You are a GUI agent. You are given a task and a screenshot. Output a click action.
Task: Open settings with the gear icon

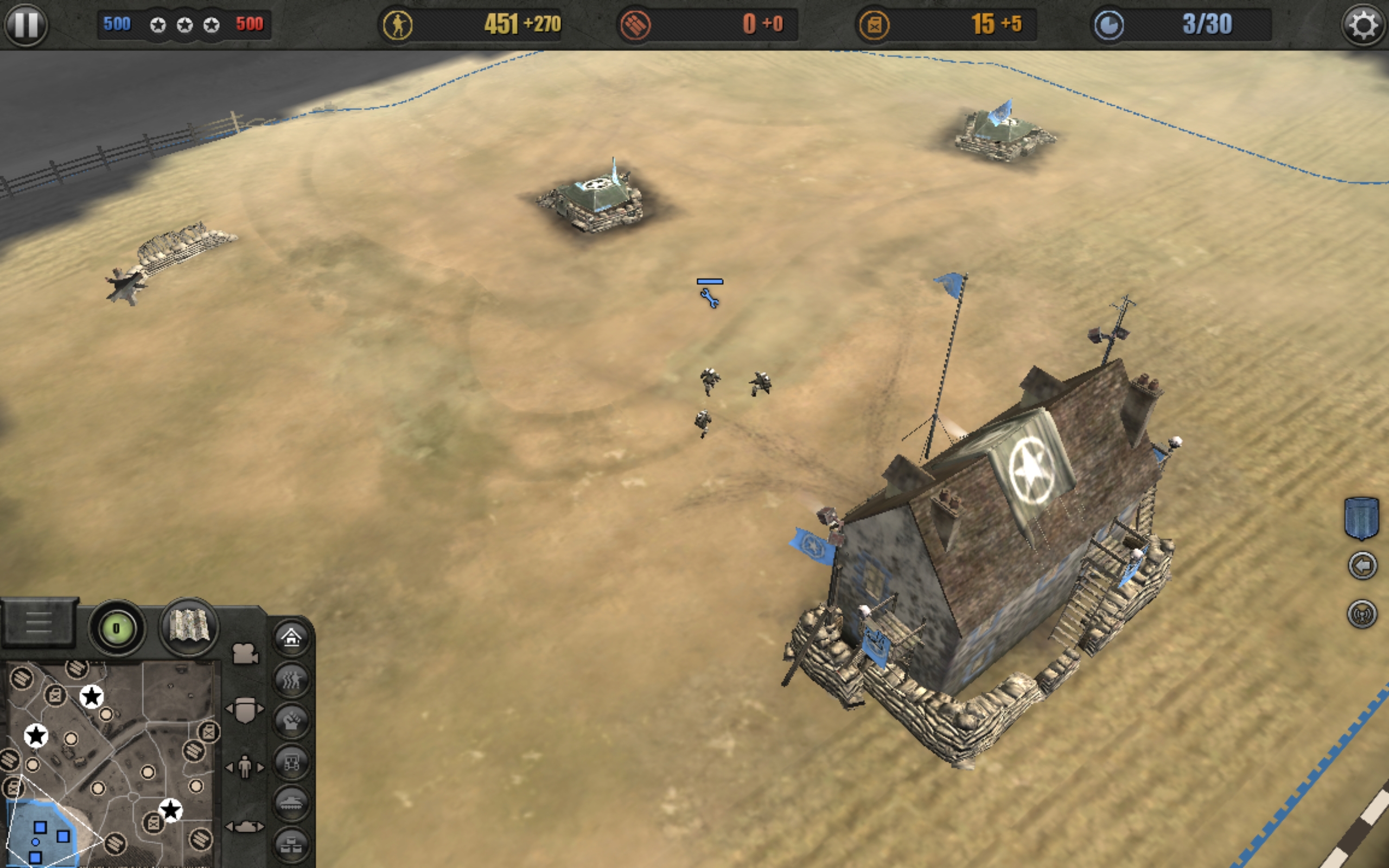click(x=1363, y=25)
